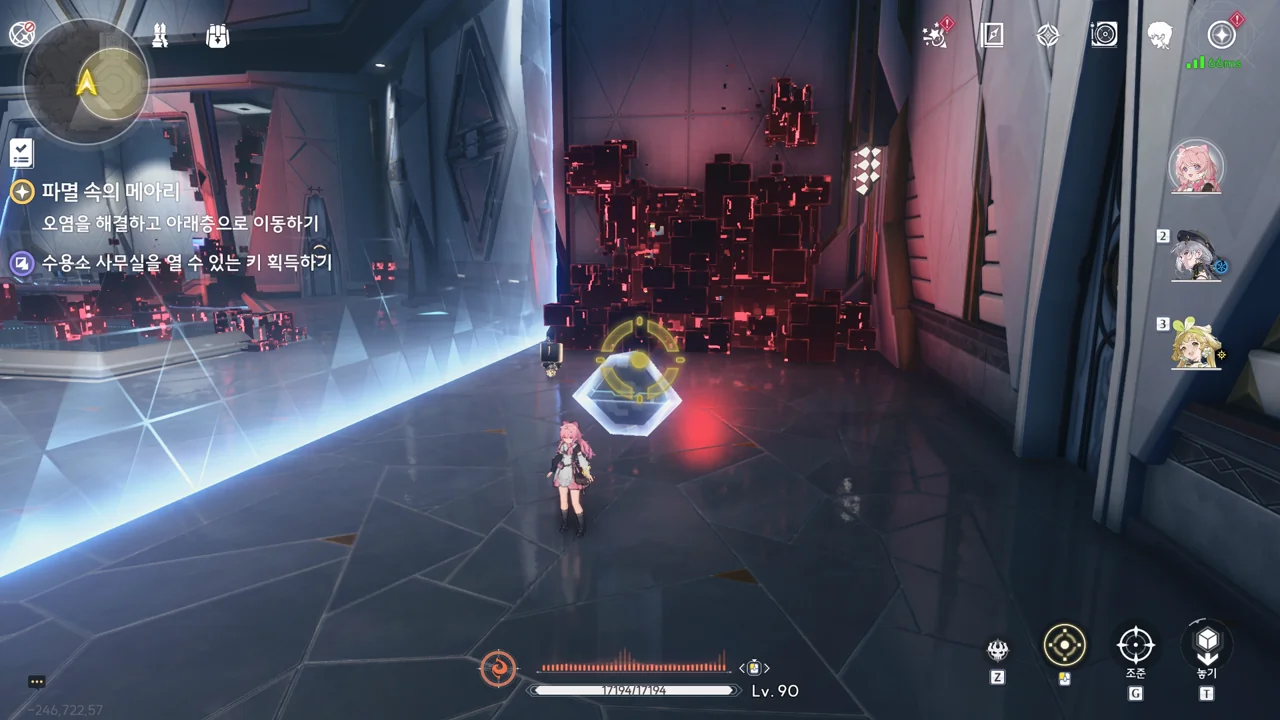Open the events icon with stars
Screen dimensions: 1280x720
937,36
